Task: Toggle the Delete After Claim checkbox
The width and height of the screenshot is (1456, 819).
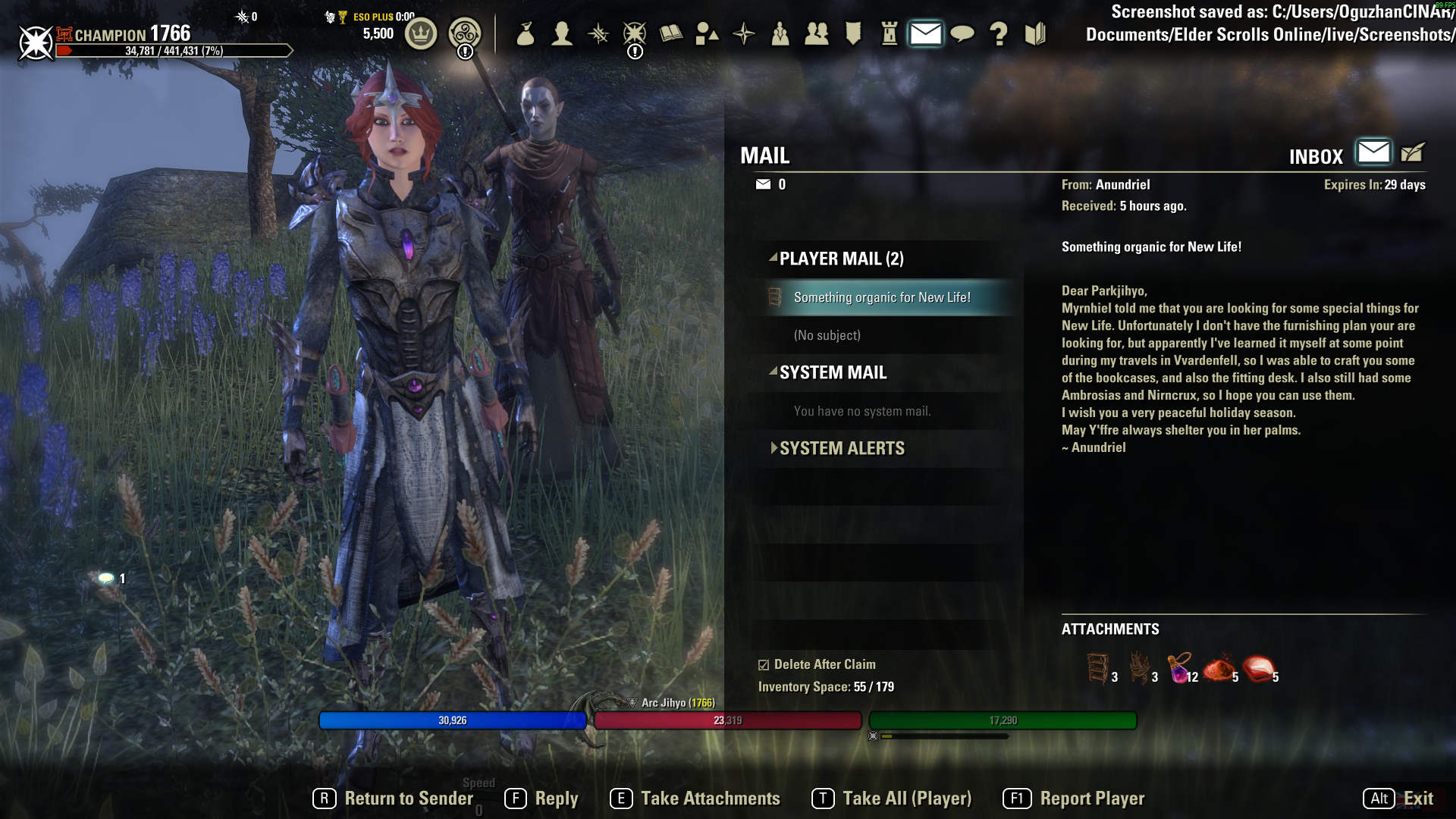Action: coord(764,665)
